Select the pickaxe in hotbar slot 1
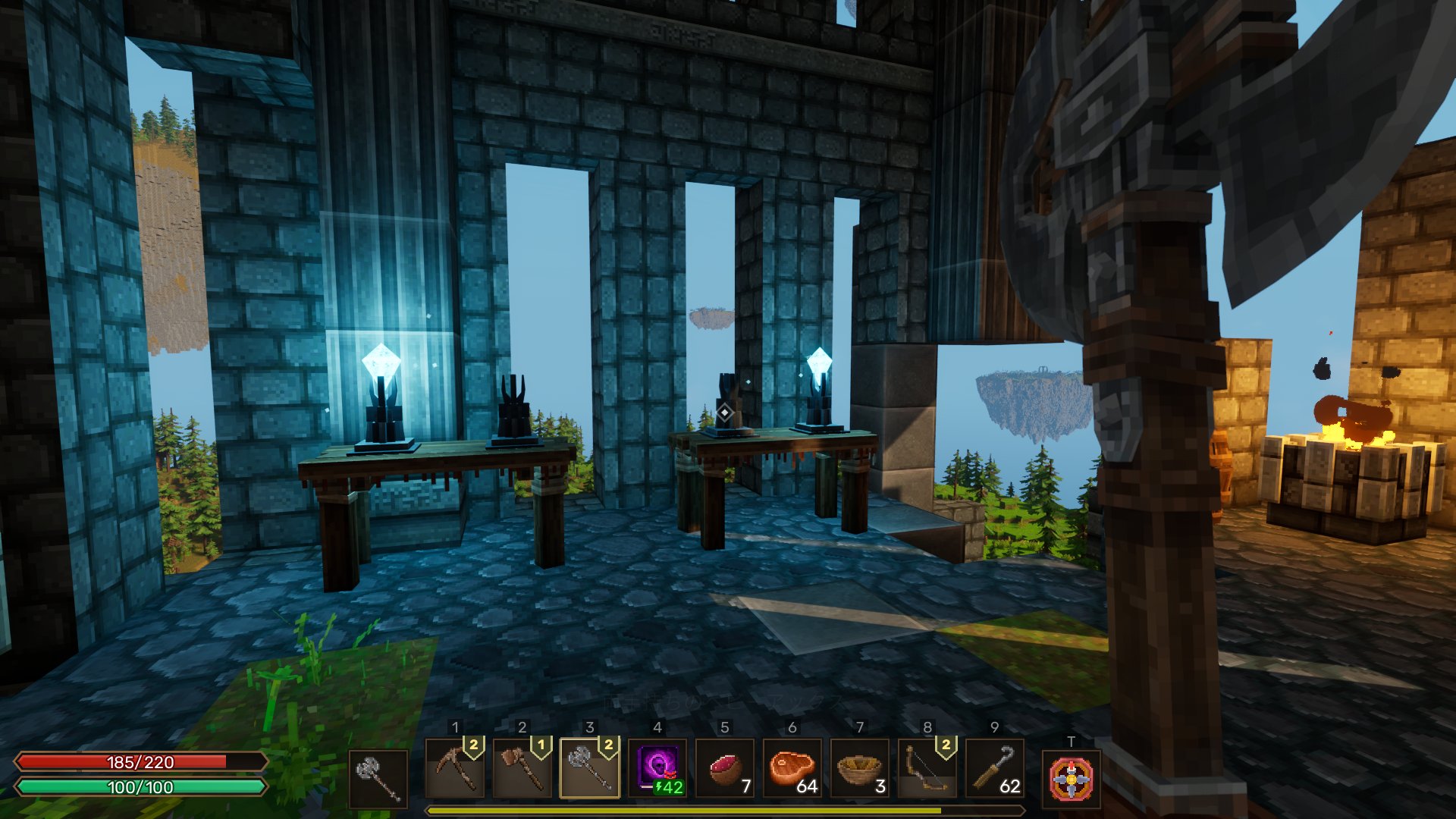This screenshot has width=1456, height=819. pyautogui.click(x=455, y=769)
